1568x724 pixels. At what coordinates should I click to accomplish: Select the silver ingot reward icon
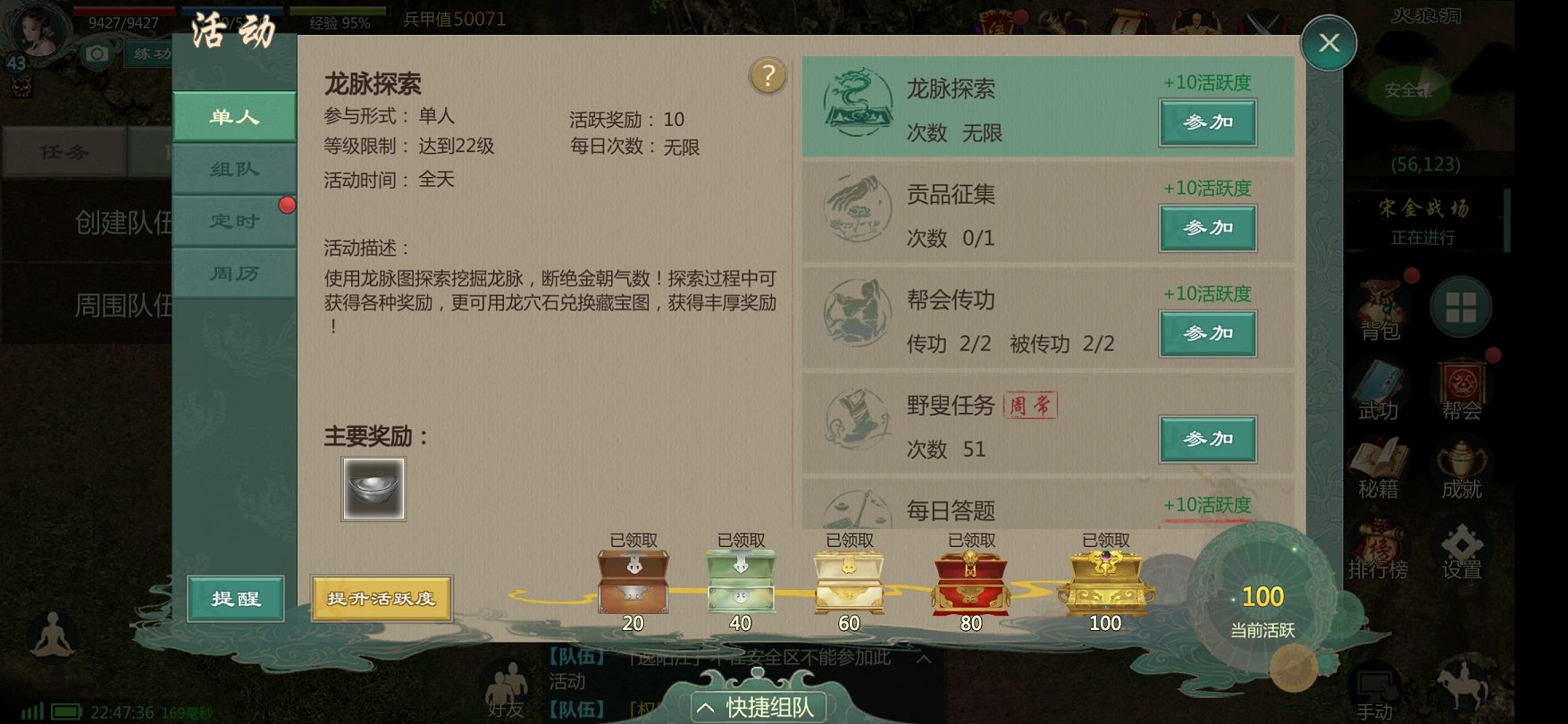[373, 489]
